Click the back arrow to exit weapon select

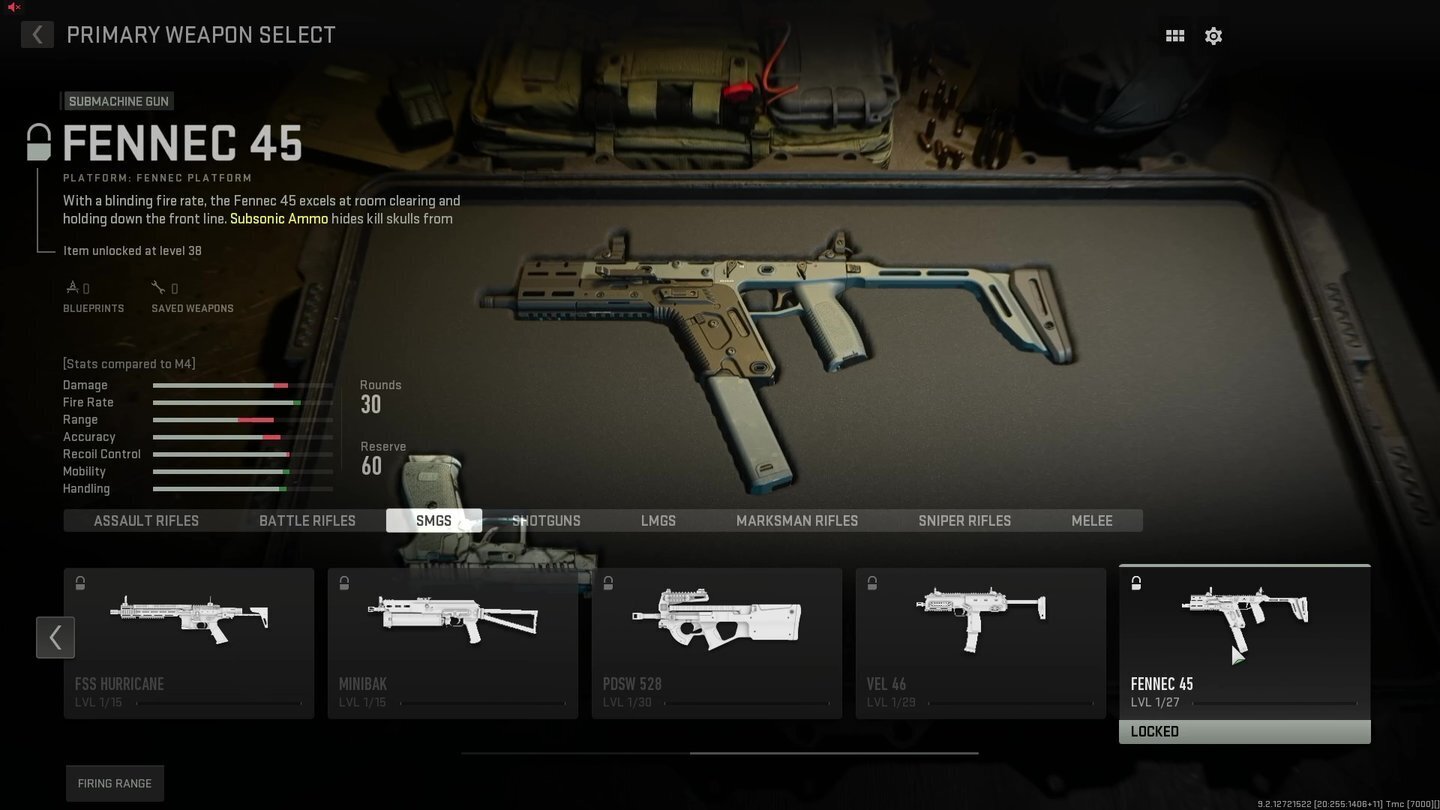click(37, 35)
